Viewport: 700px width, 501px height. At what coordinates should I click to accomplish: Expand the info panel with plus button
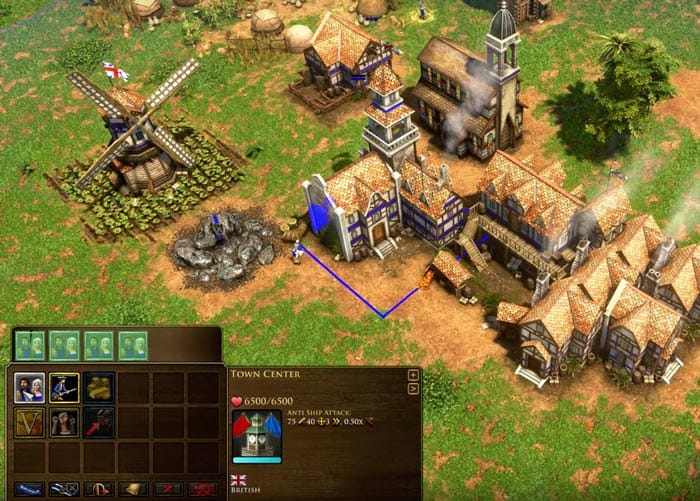point(413,375)
